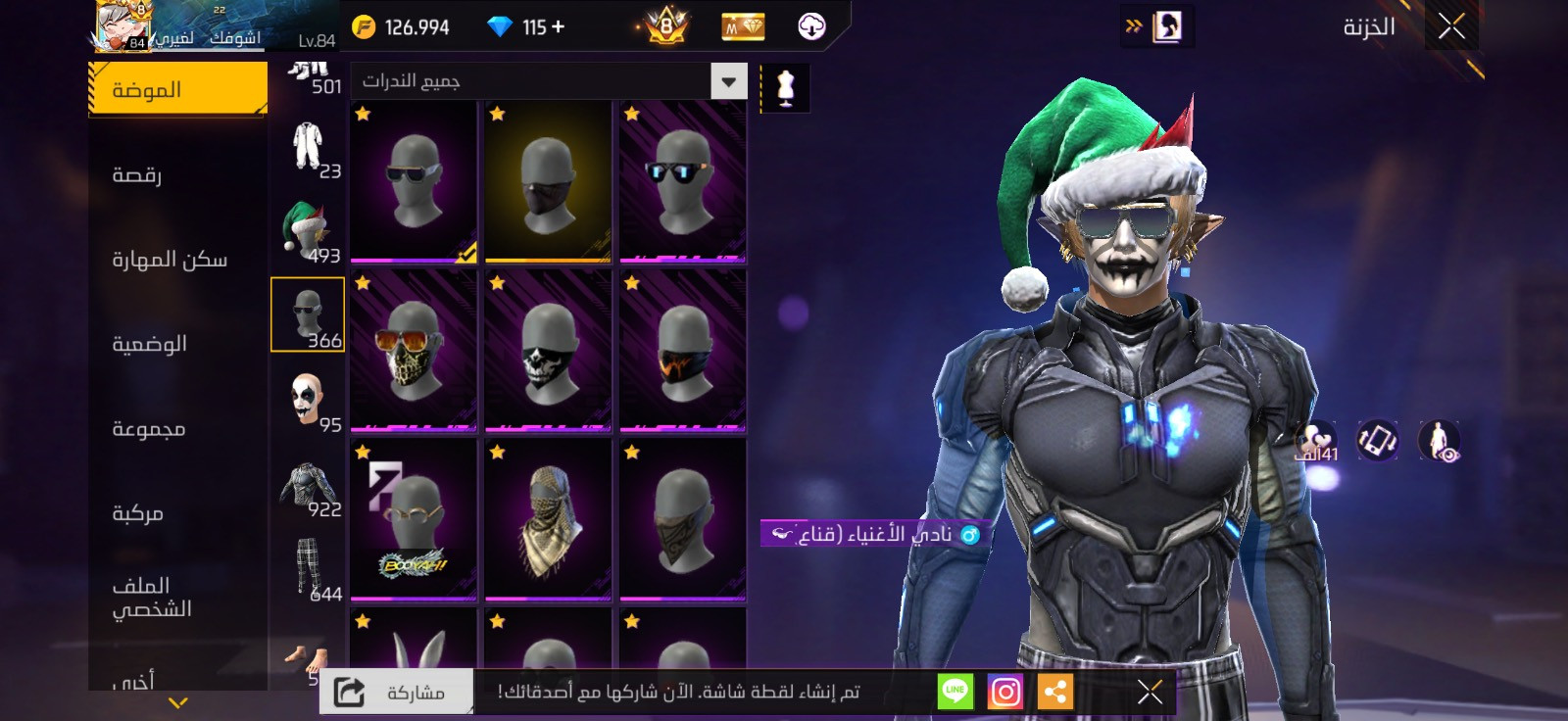Equip the white skull mask item

coord(548,350)
